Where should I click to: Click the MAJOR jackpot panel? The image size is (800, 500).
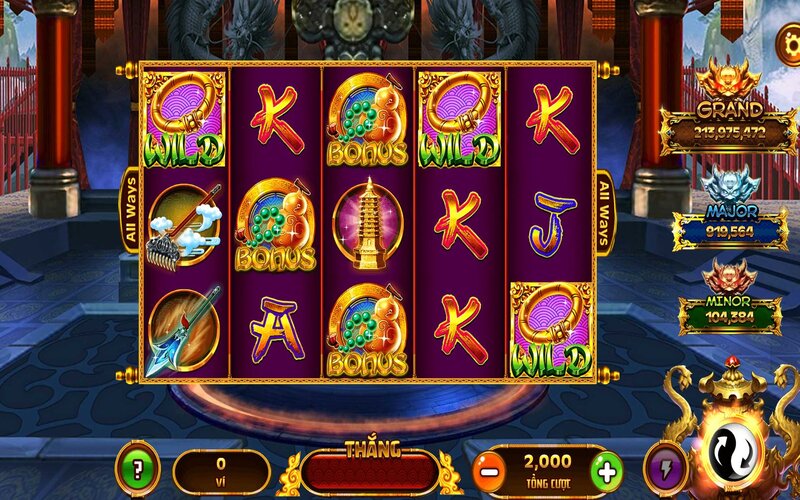729,229
